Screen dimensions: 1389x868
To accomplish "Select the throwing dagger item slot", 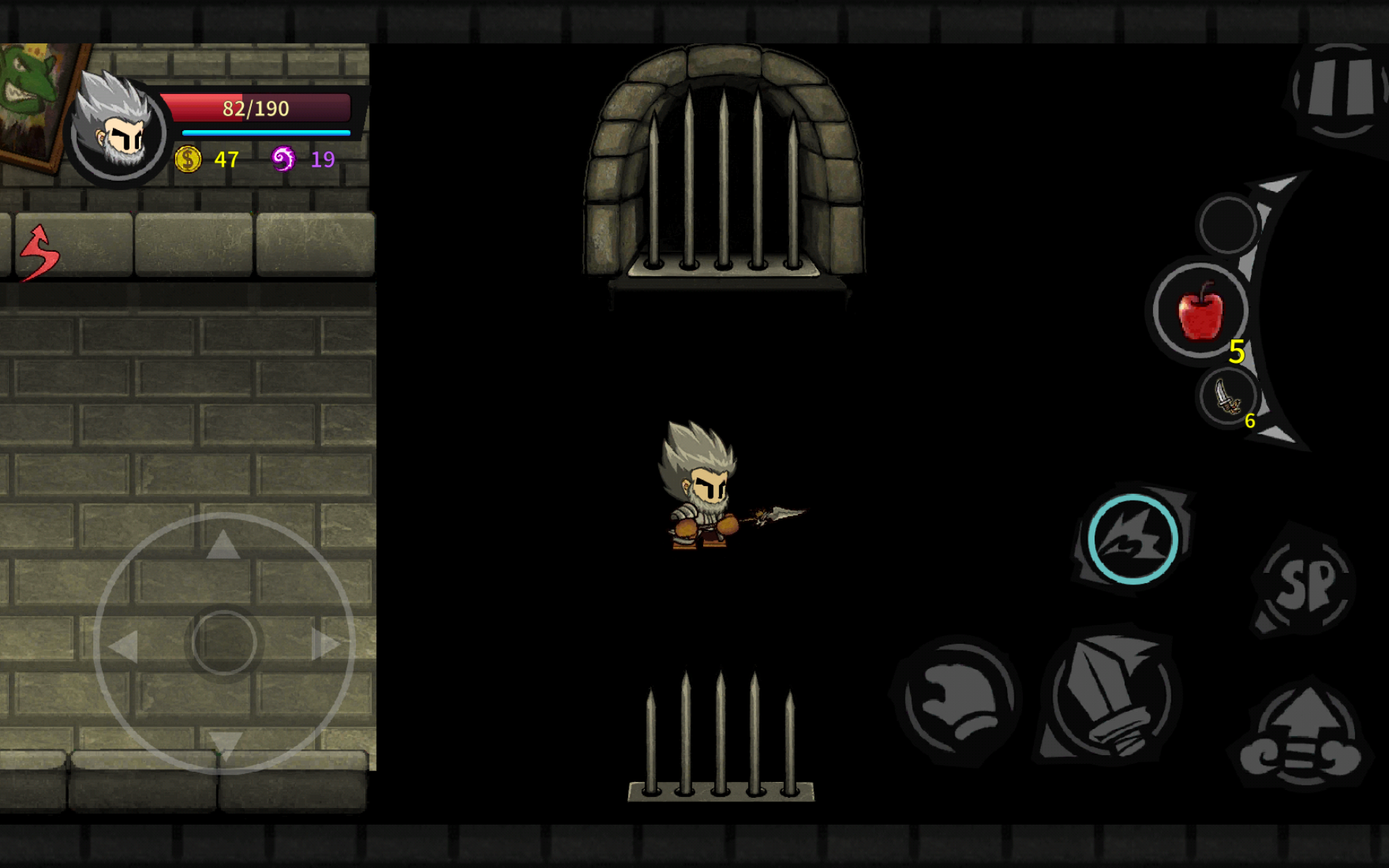I will (x=1228, y=397).
